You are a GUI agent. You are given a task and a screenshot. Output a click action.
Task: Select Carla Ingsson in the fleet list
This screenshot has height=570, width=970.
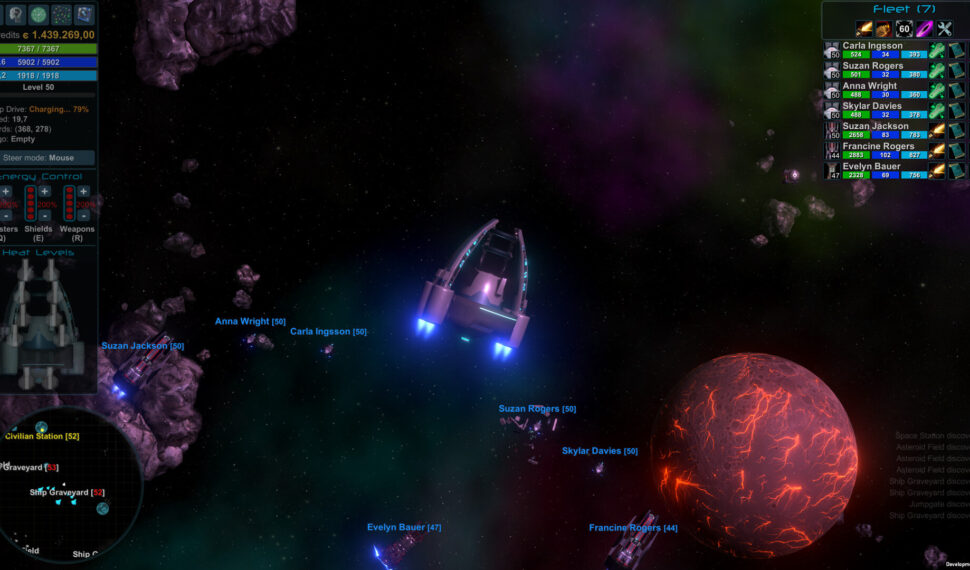(x=873, y=45)
